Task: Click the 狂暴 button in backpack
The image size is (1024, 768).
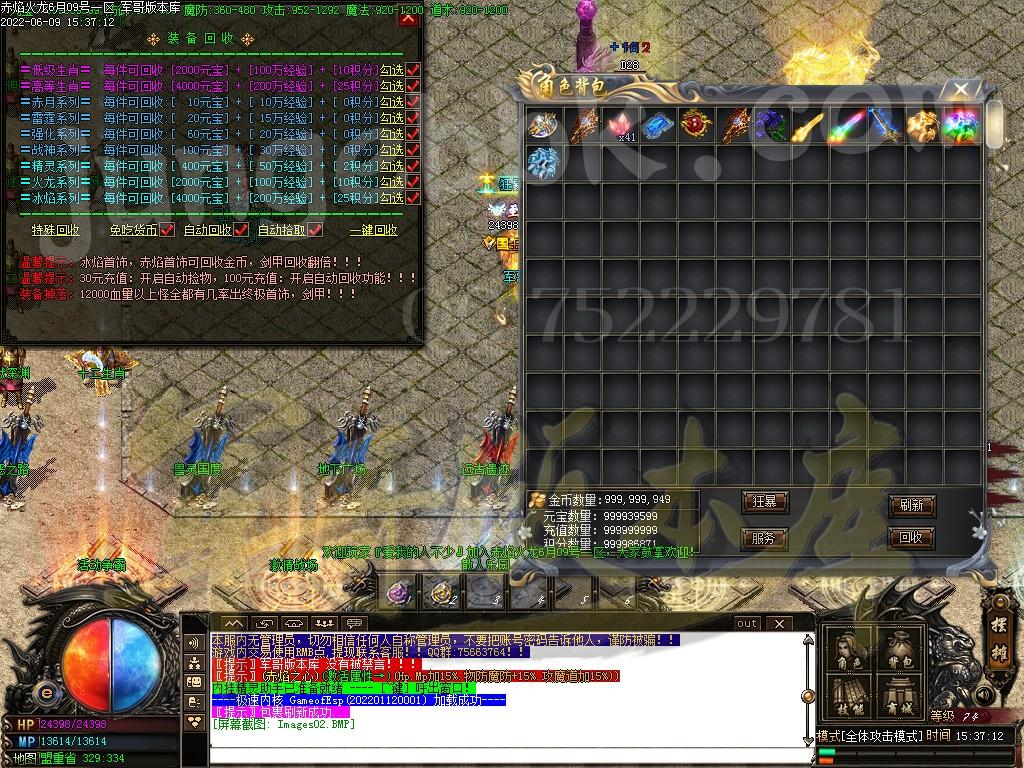Action: pyautogui.click(x=763, y=501)
